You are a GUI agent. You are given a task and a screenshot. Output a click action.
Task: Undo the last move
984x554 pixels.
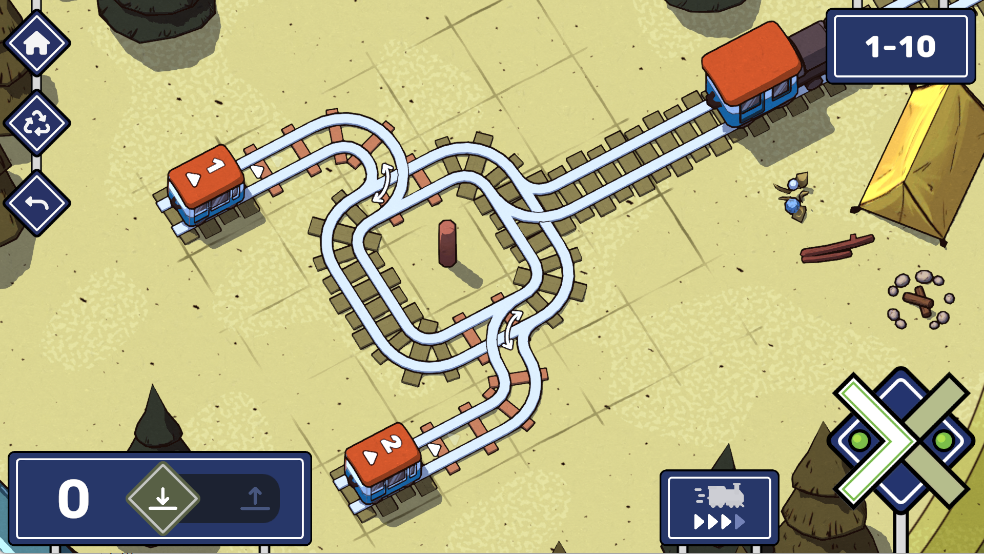37,203
